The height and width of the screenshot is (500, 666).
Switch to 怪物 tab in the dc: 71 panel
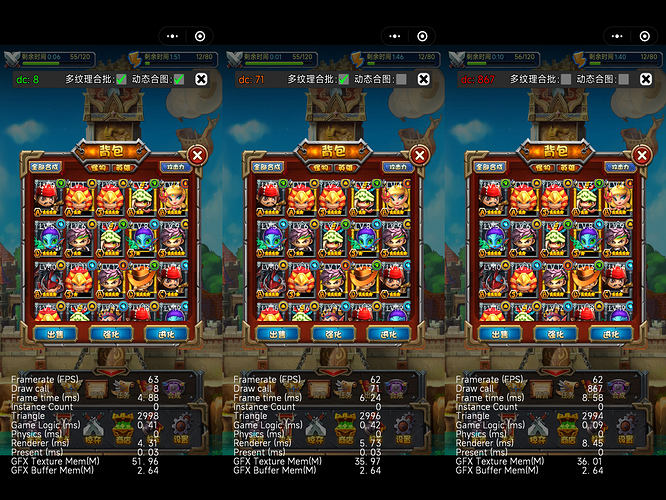click(x=321, y=168)
